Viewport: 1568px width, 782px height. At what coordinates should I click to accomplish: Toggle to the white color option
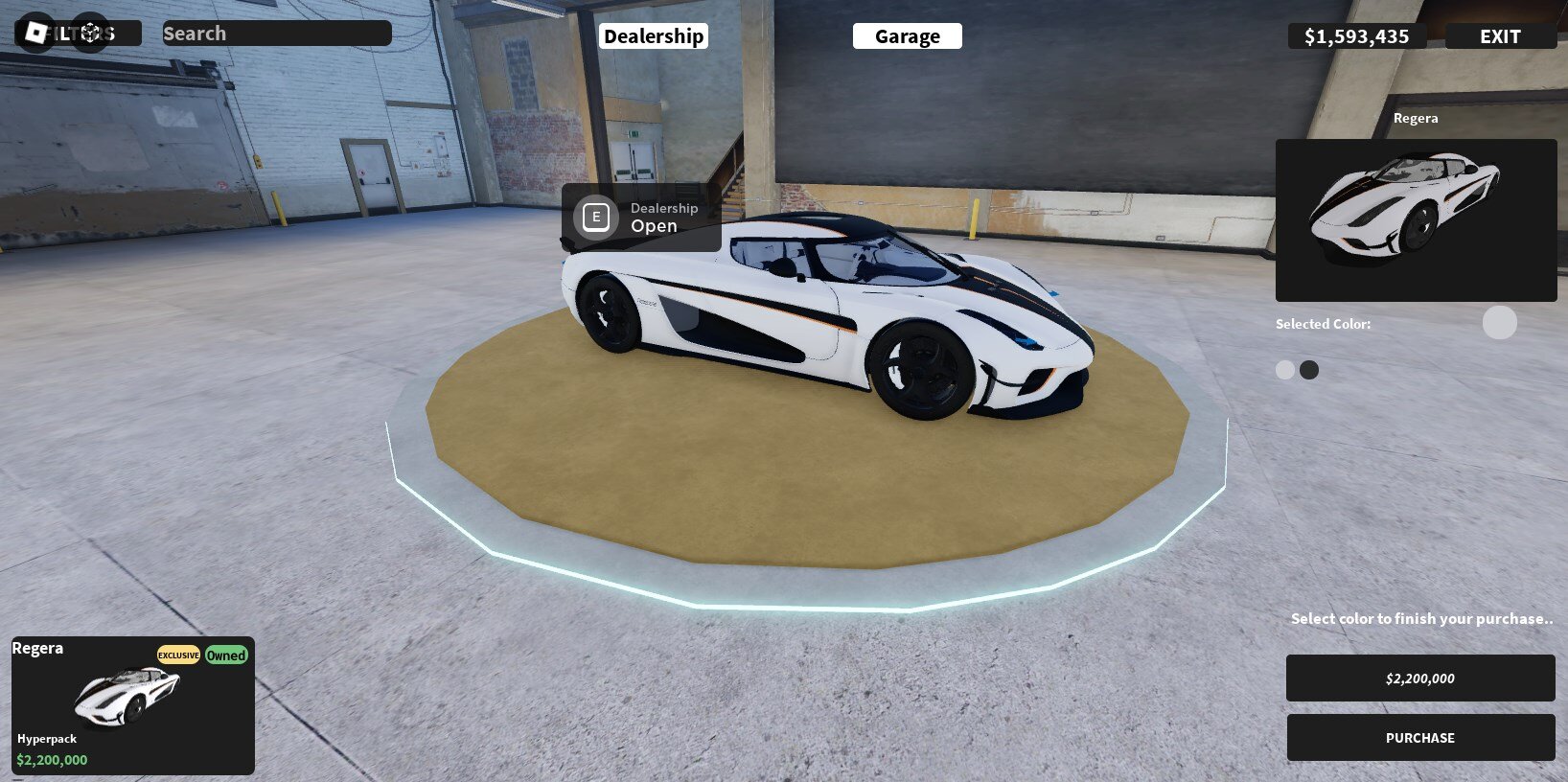(x=1284, y=369)
